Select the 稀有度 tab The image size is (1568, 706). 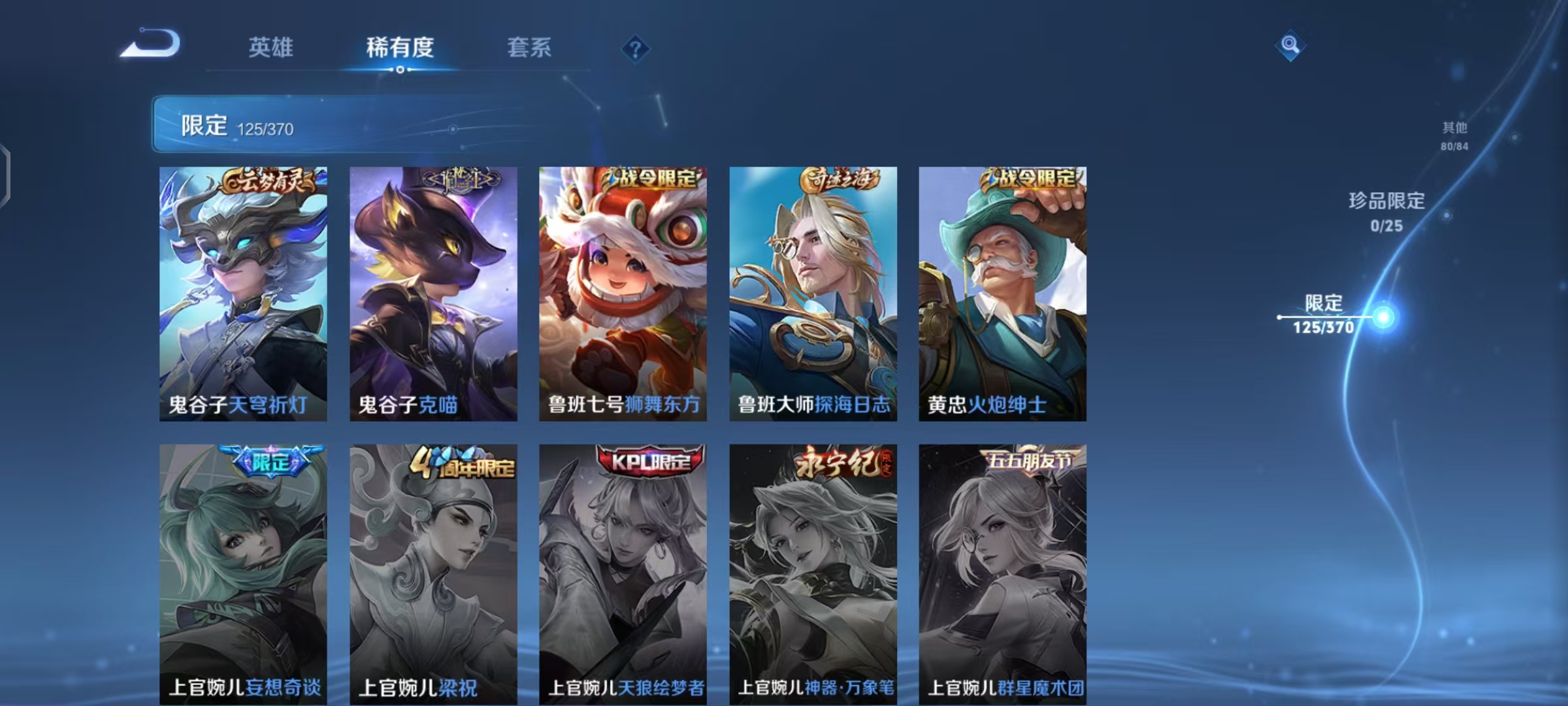(x=400, y=48)
